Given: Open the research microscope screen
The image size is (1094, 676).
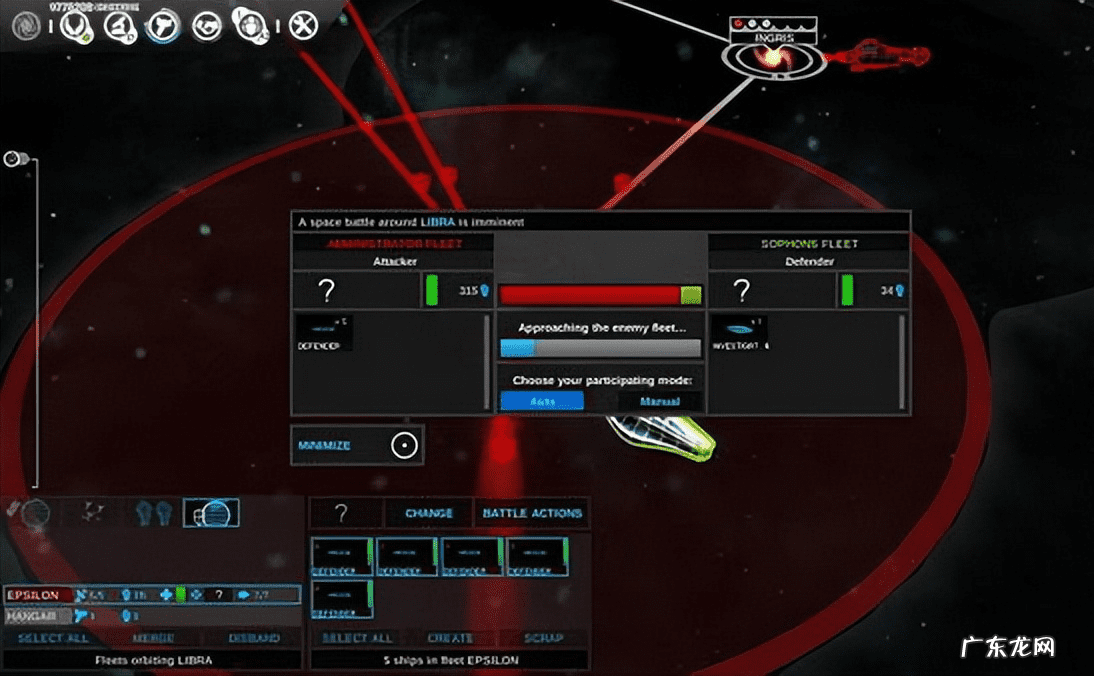Looking at the screenshot, I should tap(120, 25).
